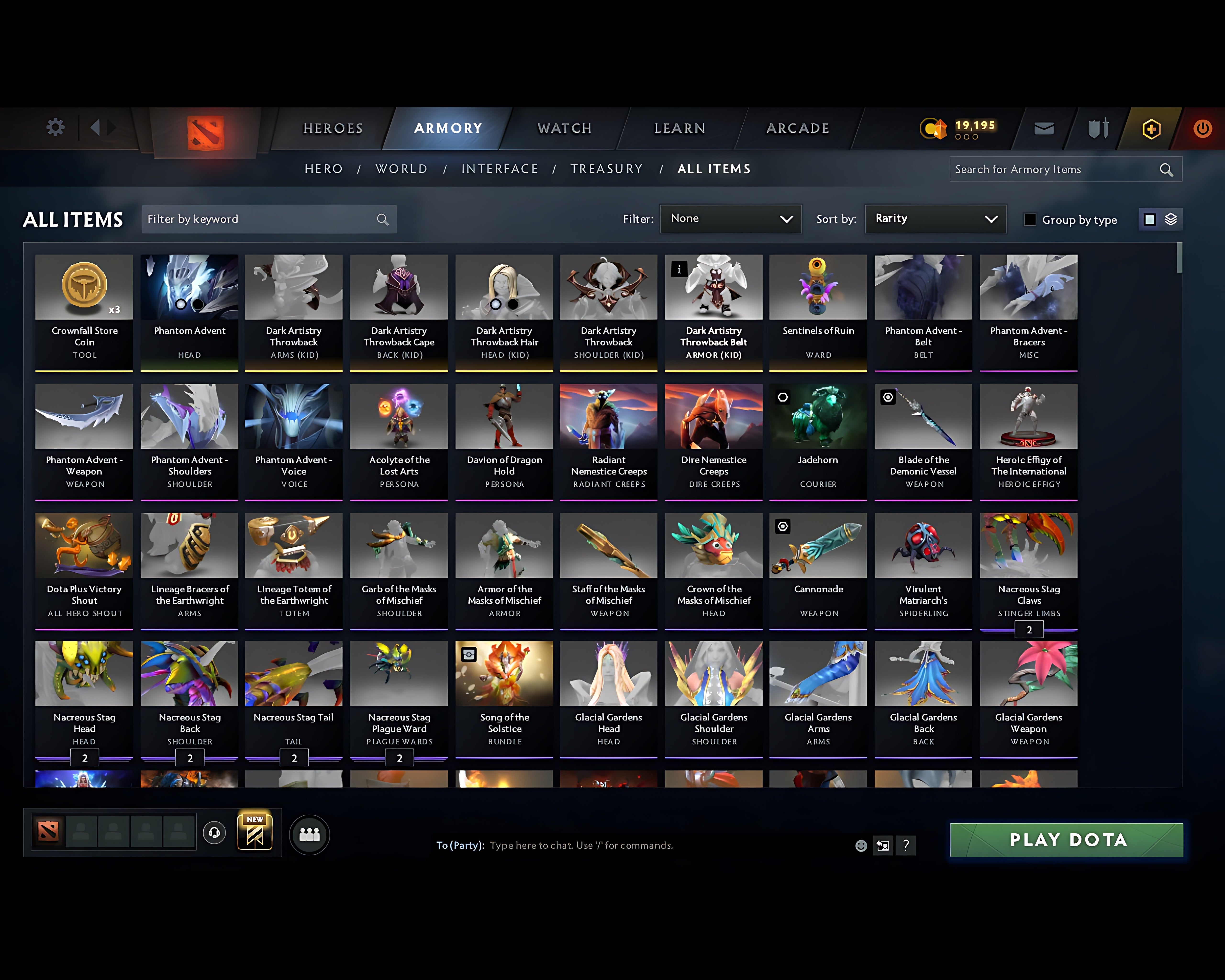1225x980 pixels.
Task: Switch to the TREASURY tab
Action: 607,169
